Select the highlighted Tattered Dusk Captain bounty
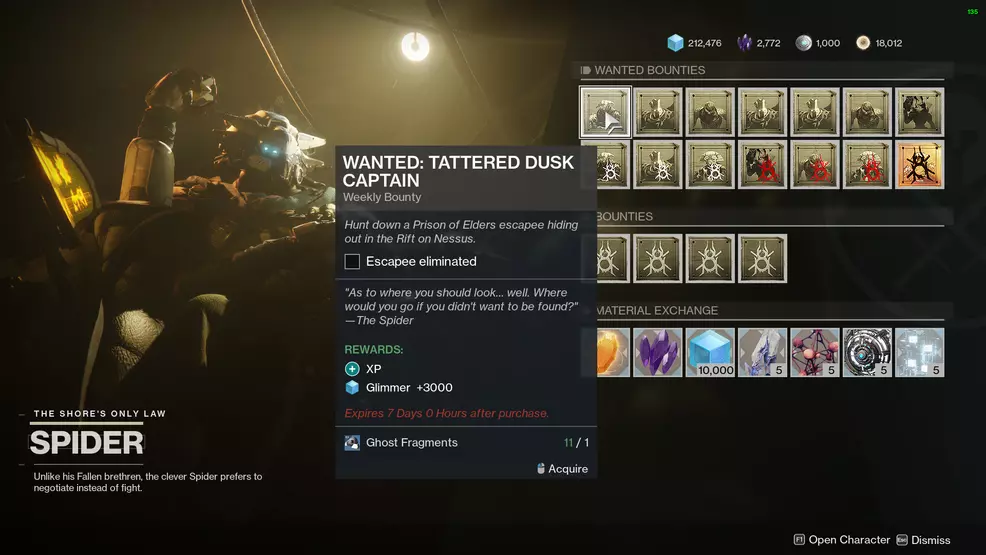 pyautogui.click(x=605, y=112)
